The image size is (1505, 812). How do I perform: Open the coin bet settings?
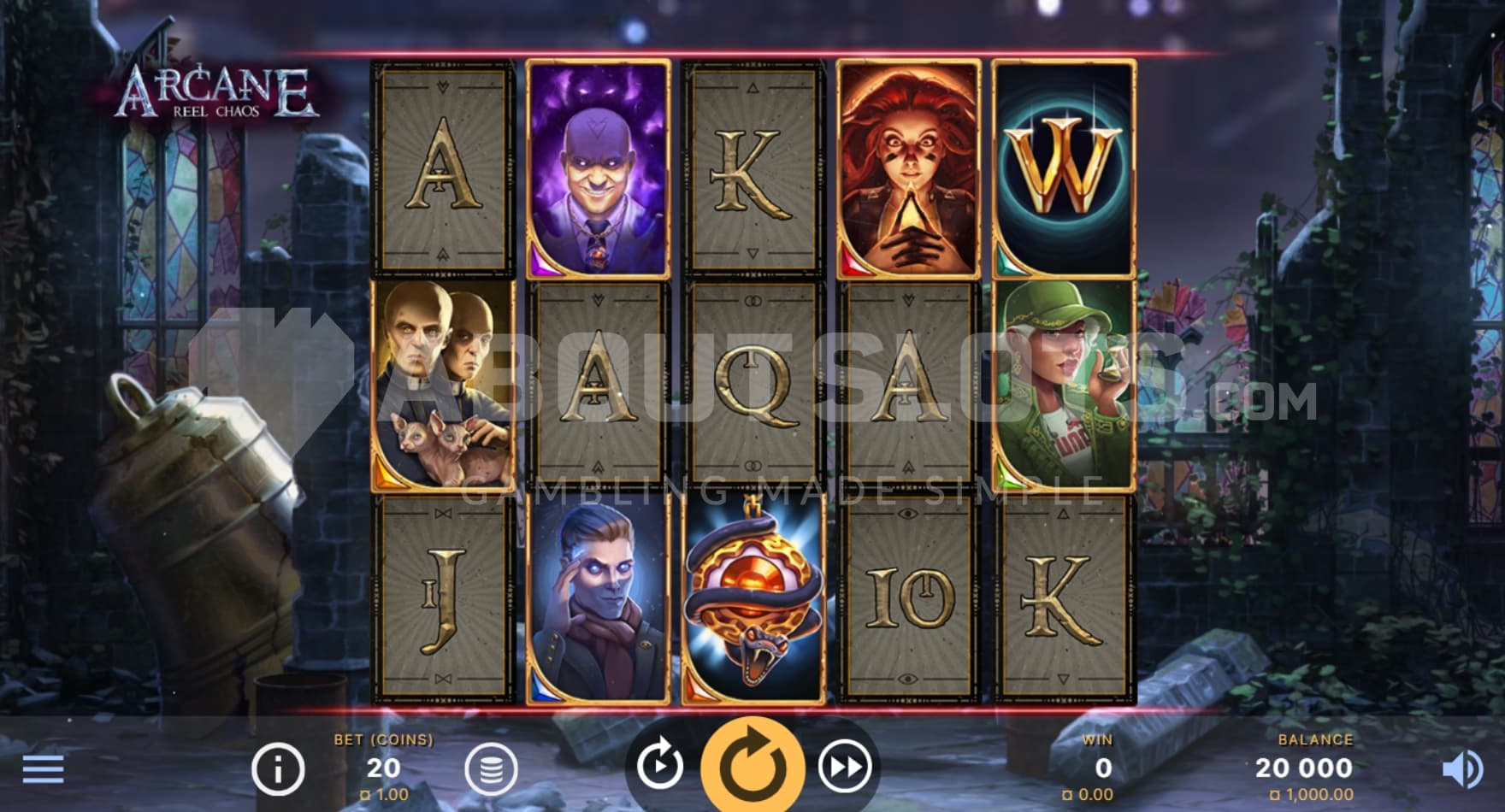tap(491, 768)
